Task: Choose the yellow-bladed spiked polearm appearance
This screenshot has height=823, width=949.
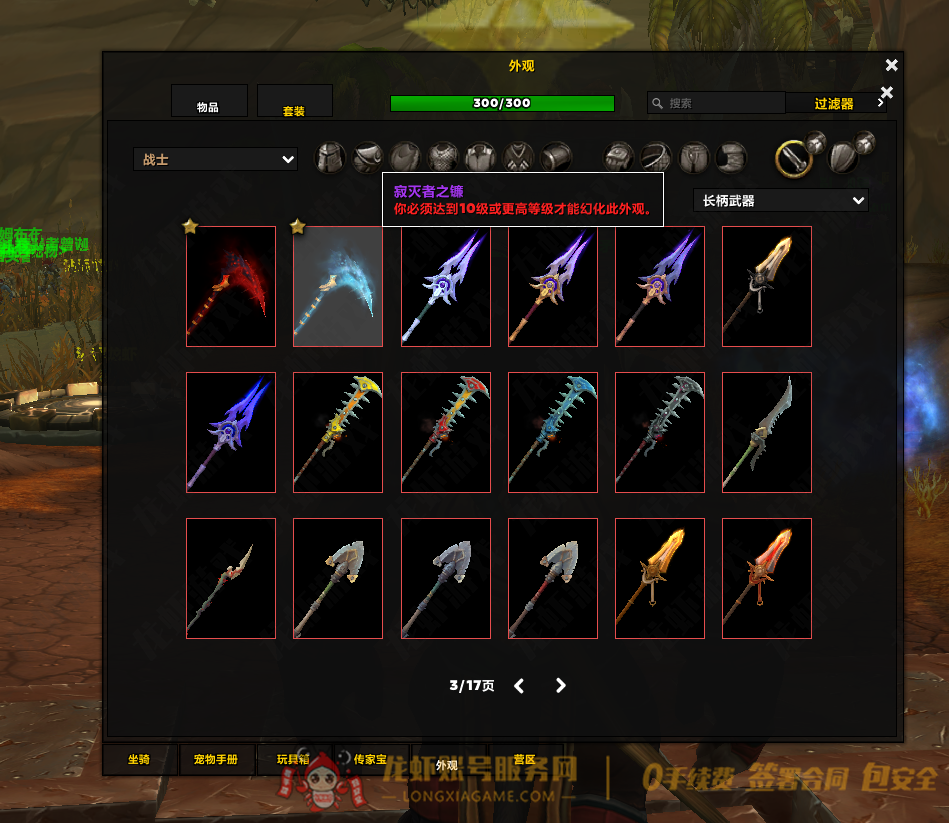Action: pos(338,432)
